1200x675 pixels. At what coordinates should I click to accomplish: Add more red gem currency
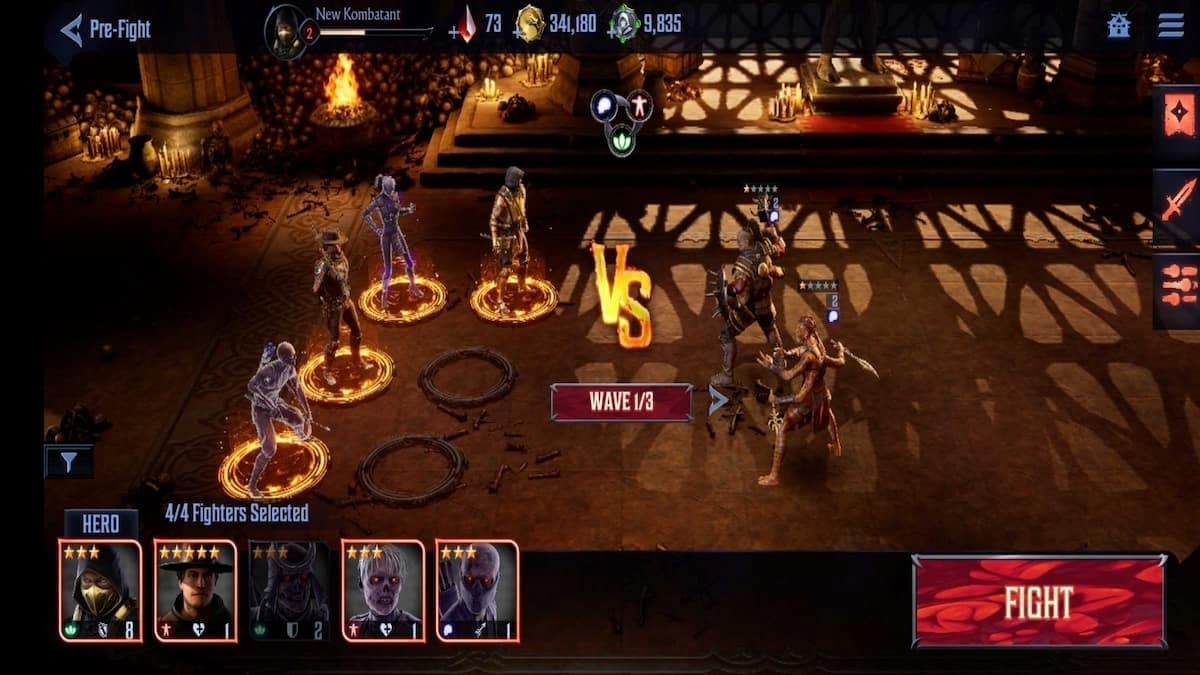pyautogui.click(x=456, y=31)
